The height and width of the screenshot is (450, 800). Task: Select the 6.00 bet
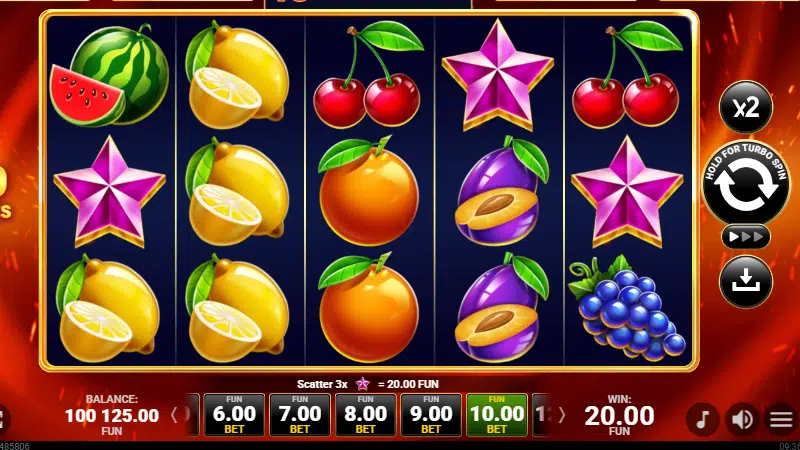tap(234, 414)
